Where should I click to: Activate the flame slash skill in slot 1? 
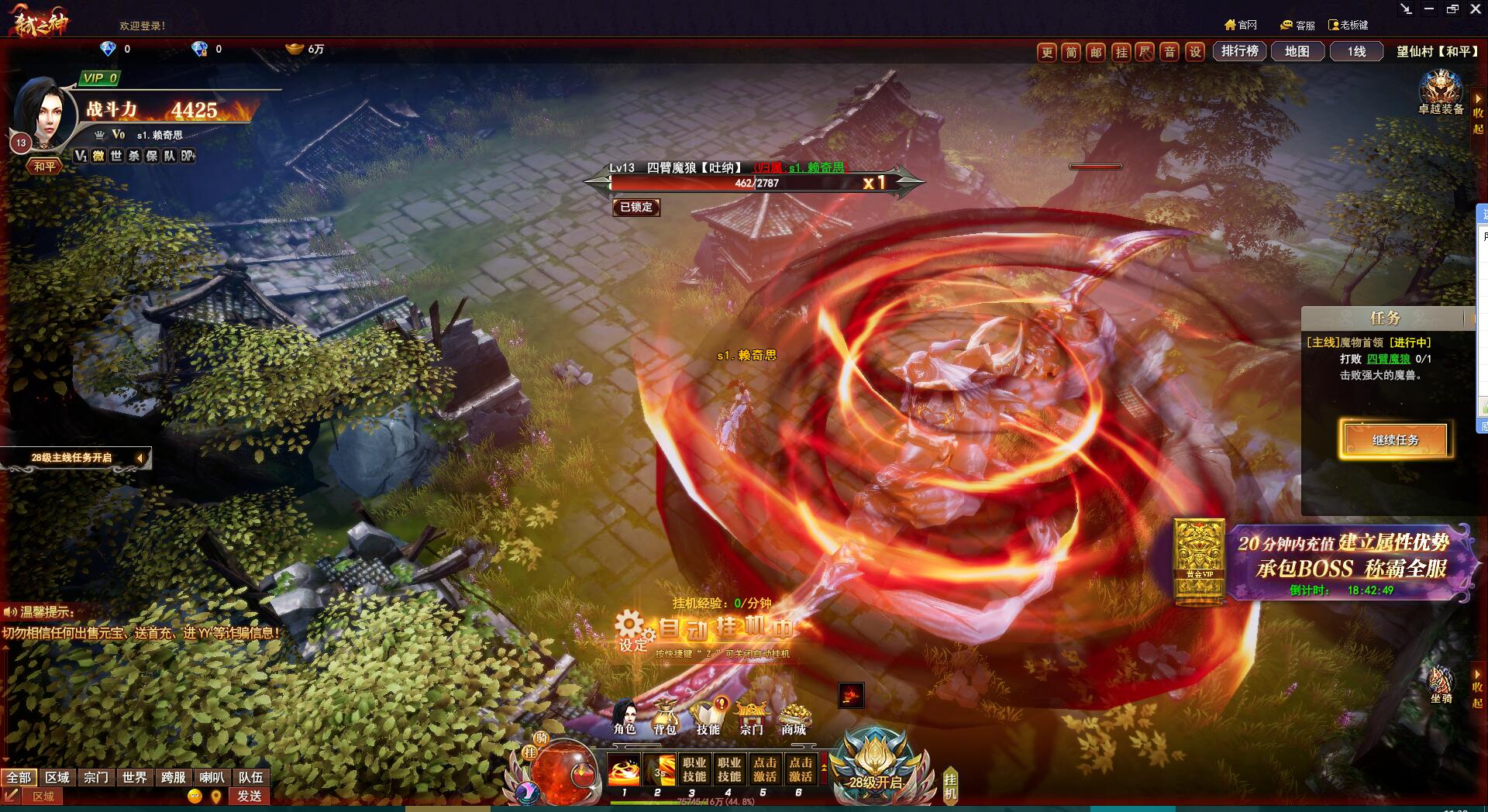click(625, 770)
